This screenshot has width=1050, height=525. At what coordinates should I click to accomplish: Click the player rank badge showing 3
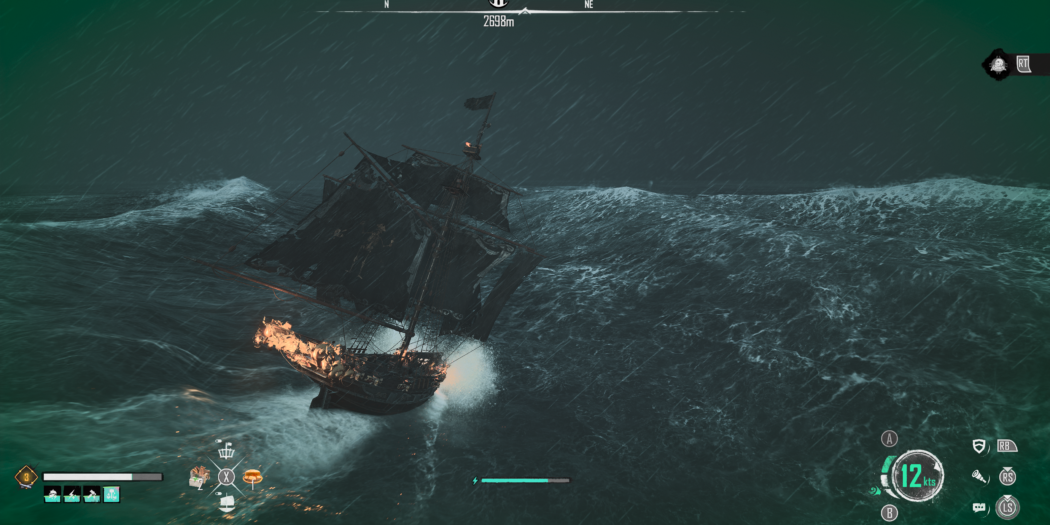pyautogui.click(x=27, y=477)
